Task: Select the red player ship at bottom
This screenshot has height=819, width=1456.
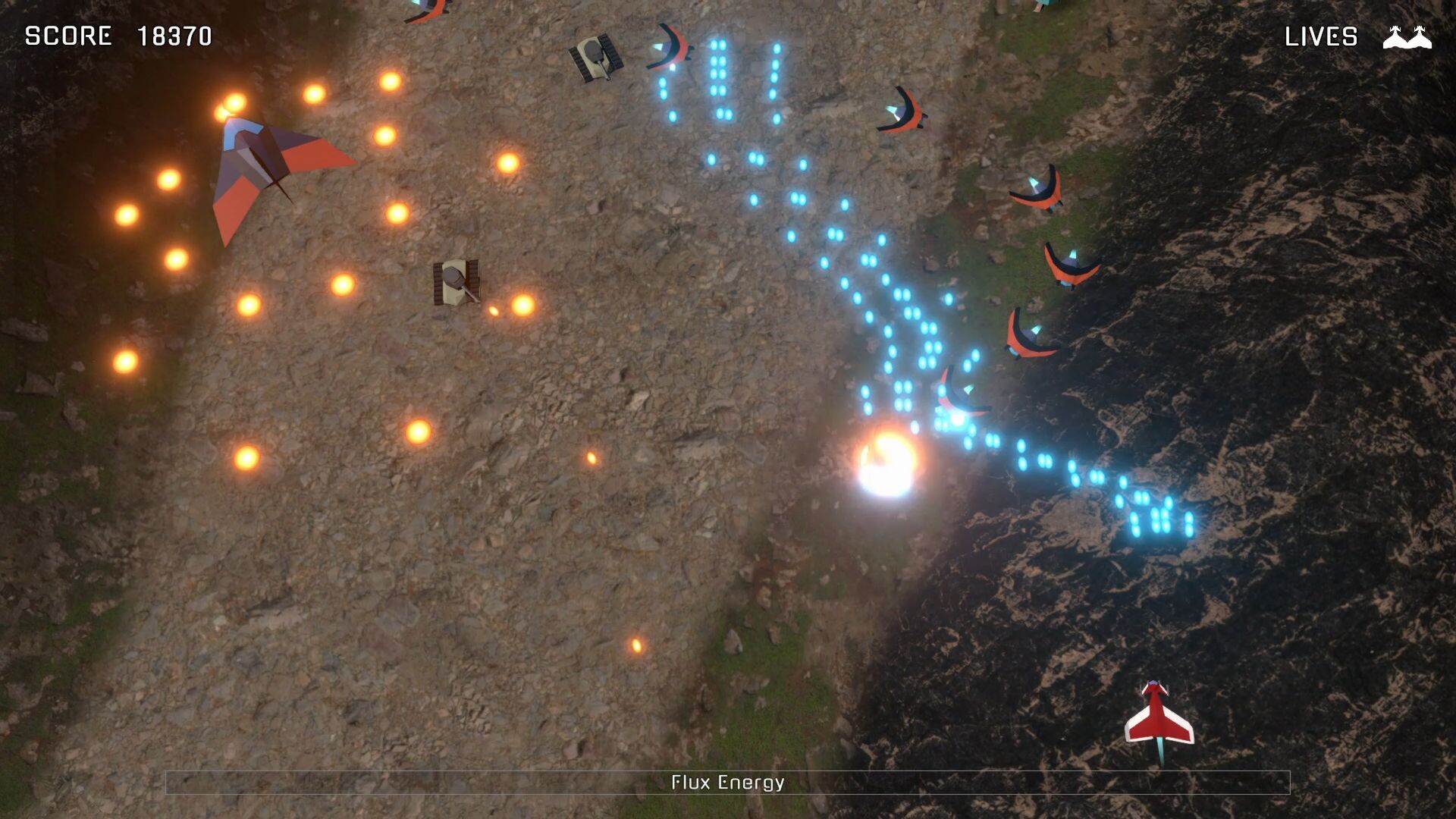Action: 1158,713
